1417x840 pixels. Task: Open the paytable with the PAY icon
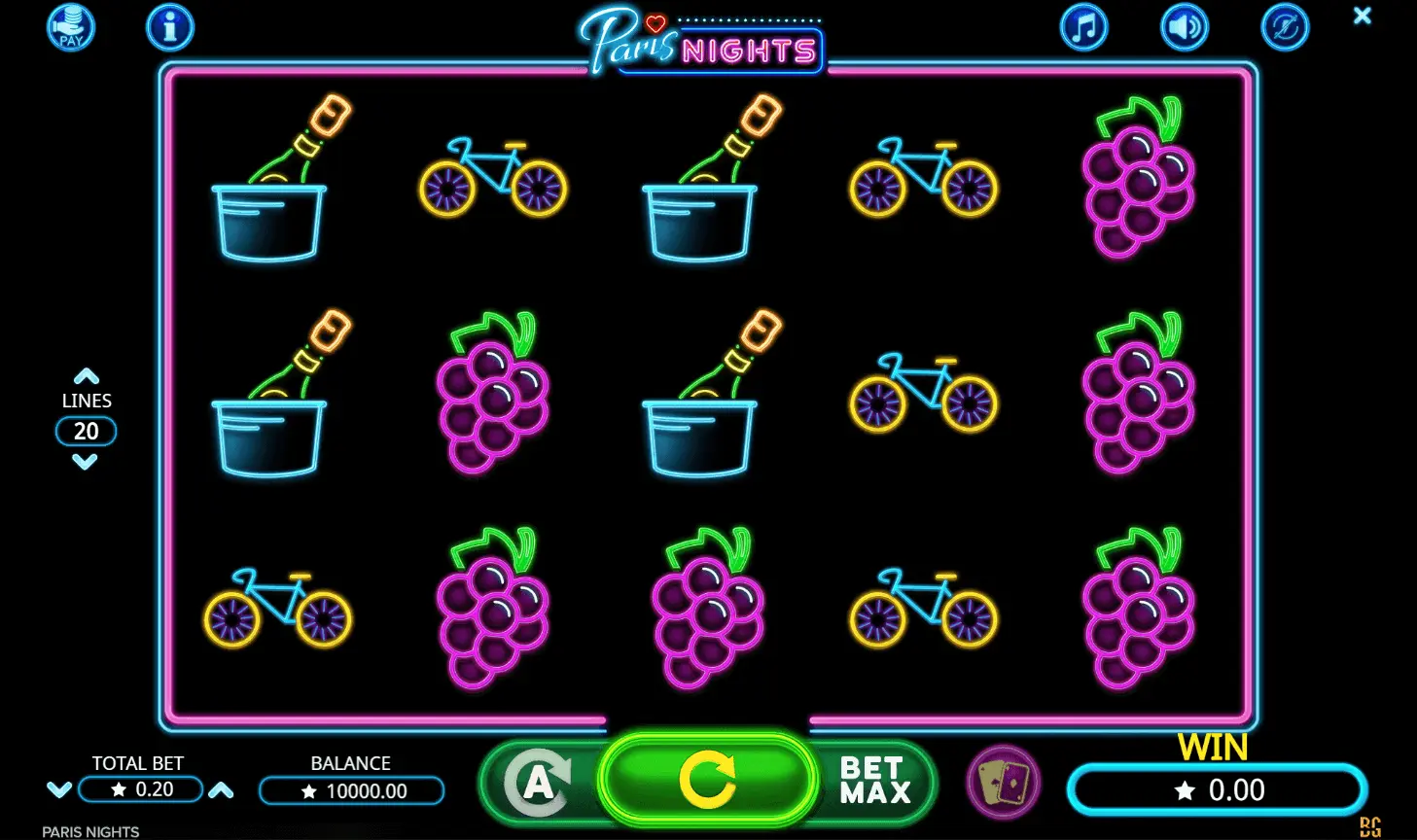tap(71, 27)
